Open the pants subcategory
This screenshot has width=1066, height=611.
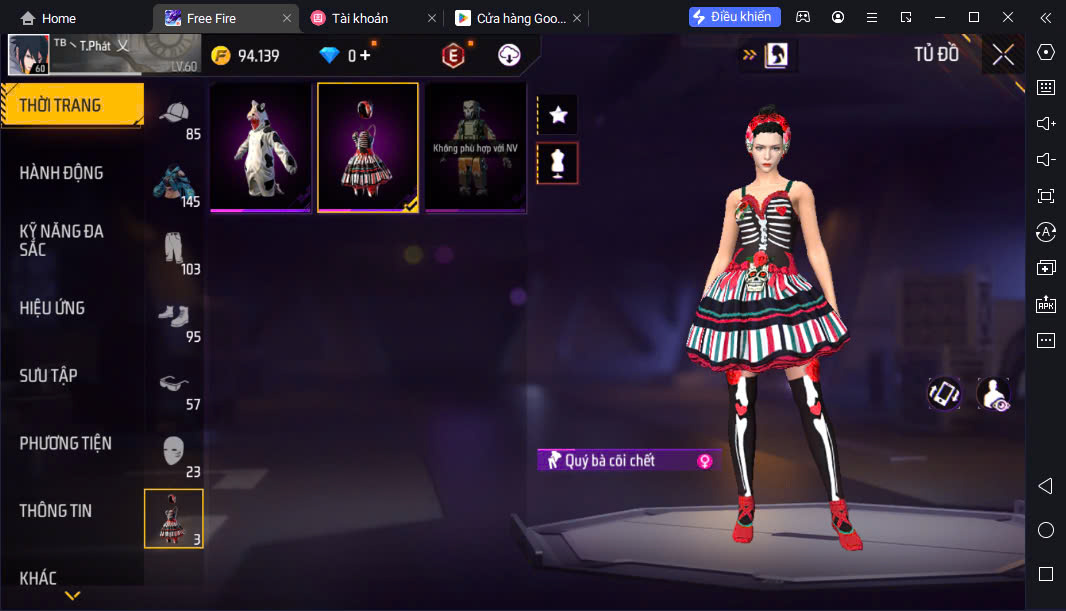click(x=174, y=251)
